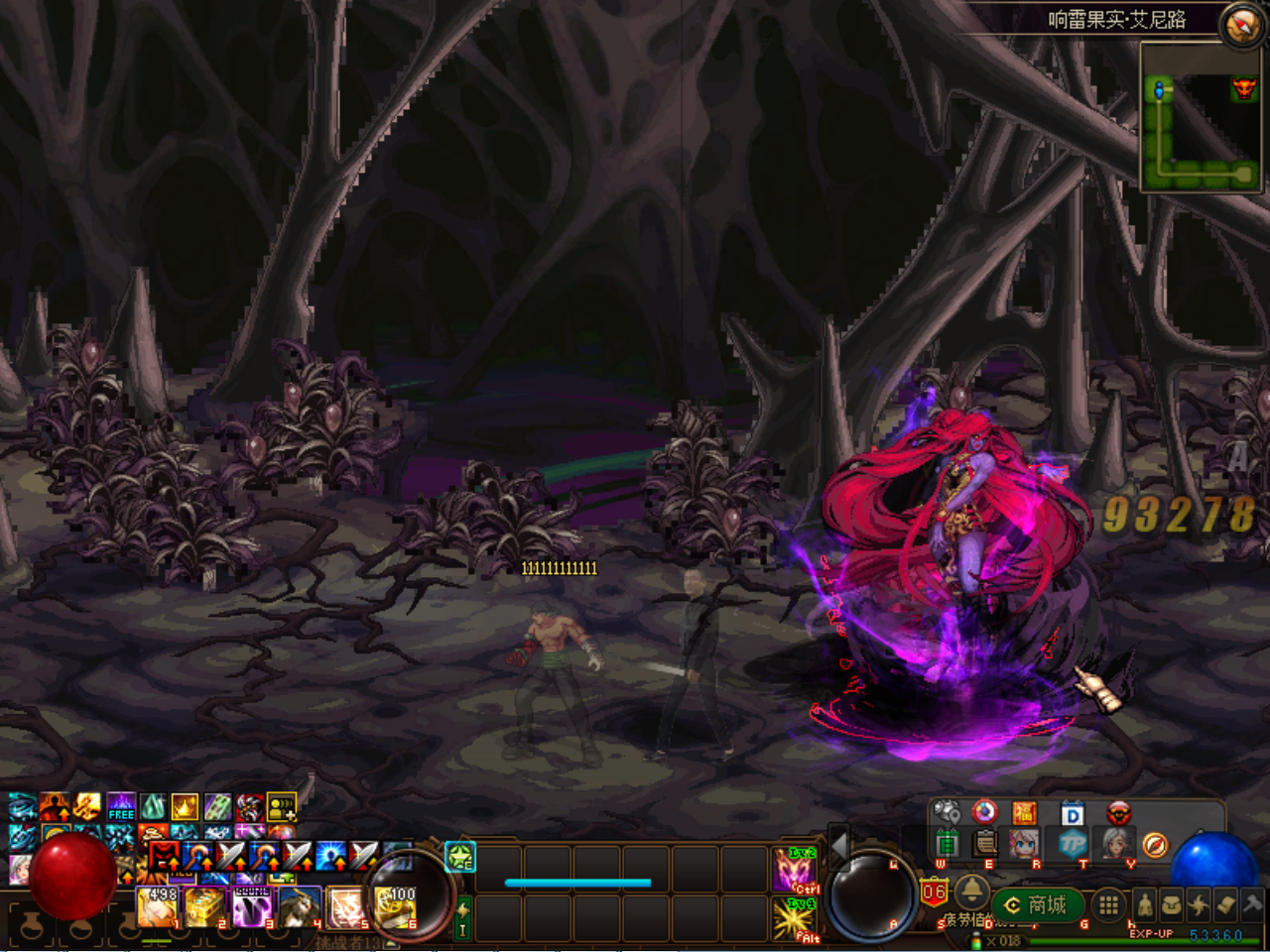Open the quest clipboard icon (E)

(985, 844)
